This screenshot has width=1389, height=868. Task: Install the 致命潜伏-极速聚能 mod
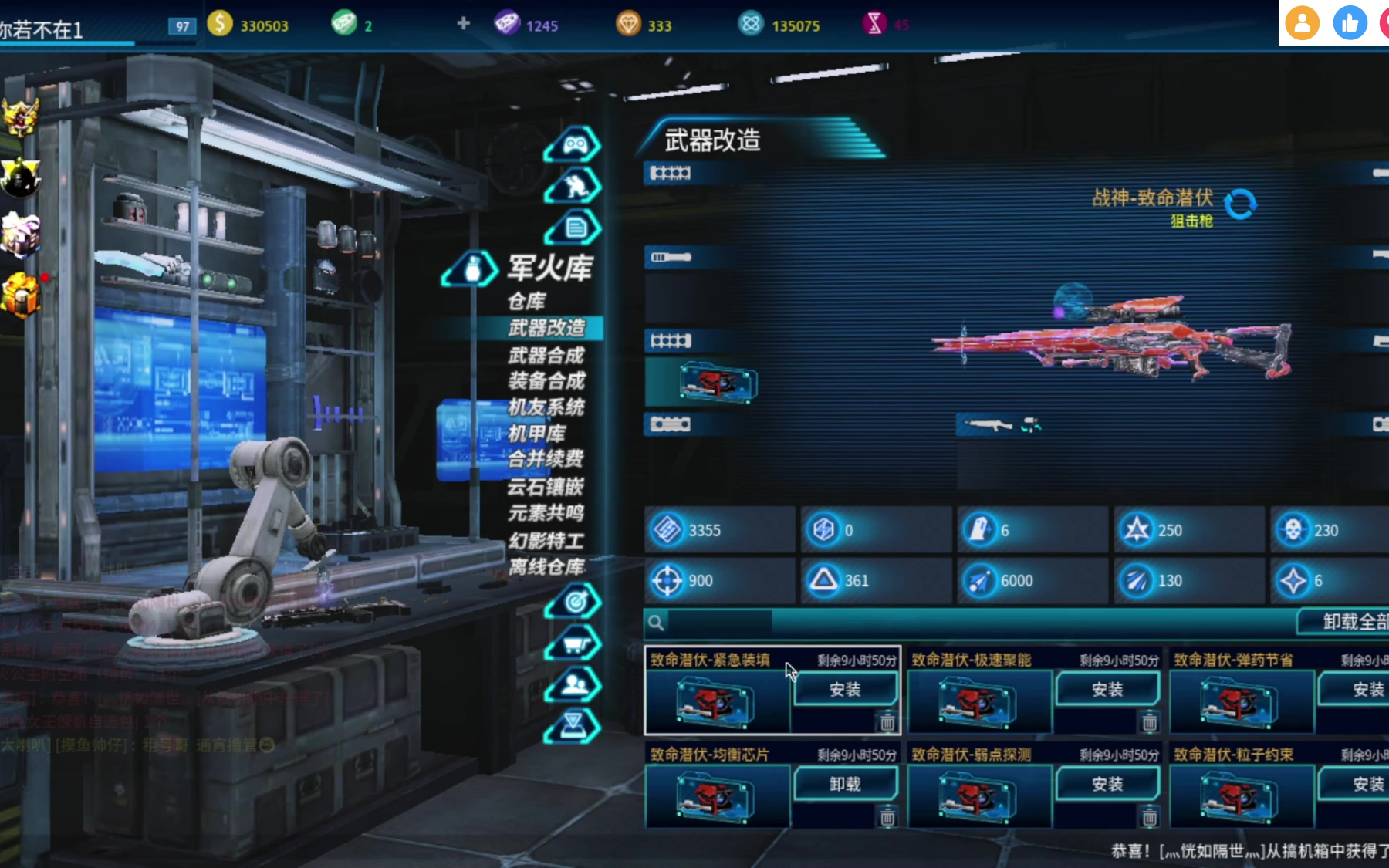[1107, 689]
